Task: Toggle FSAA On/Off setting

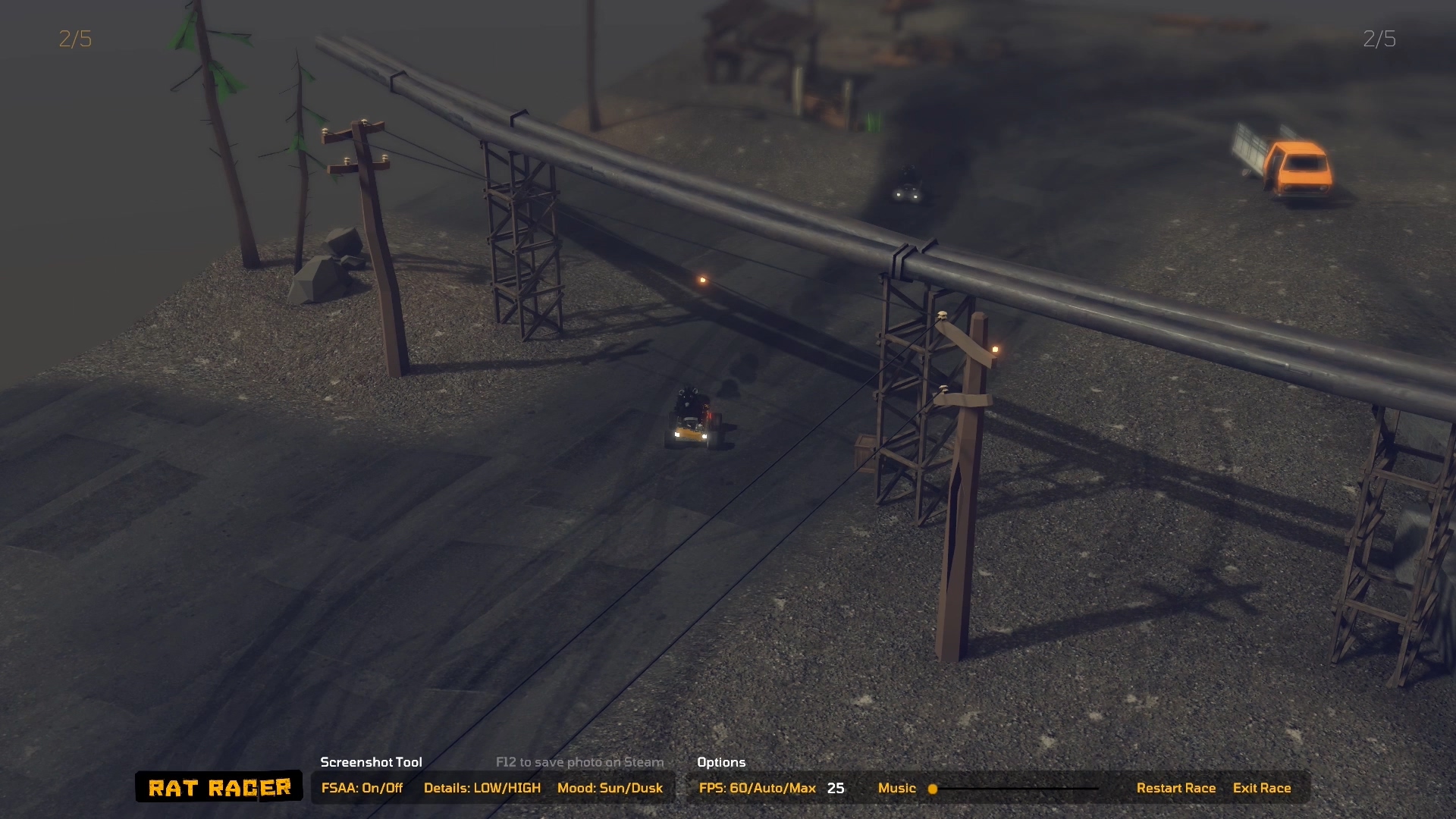Action: [x=362, y=788]
